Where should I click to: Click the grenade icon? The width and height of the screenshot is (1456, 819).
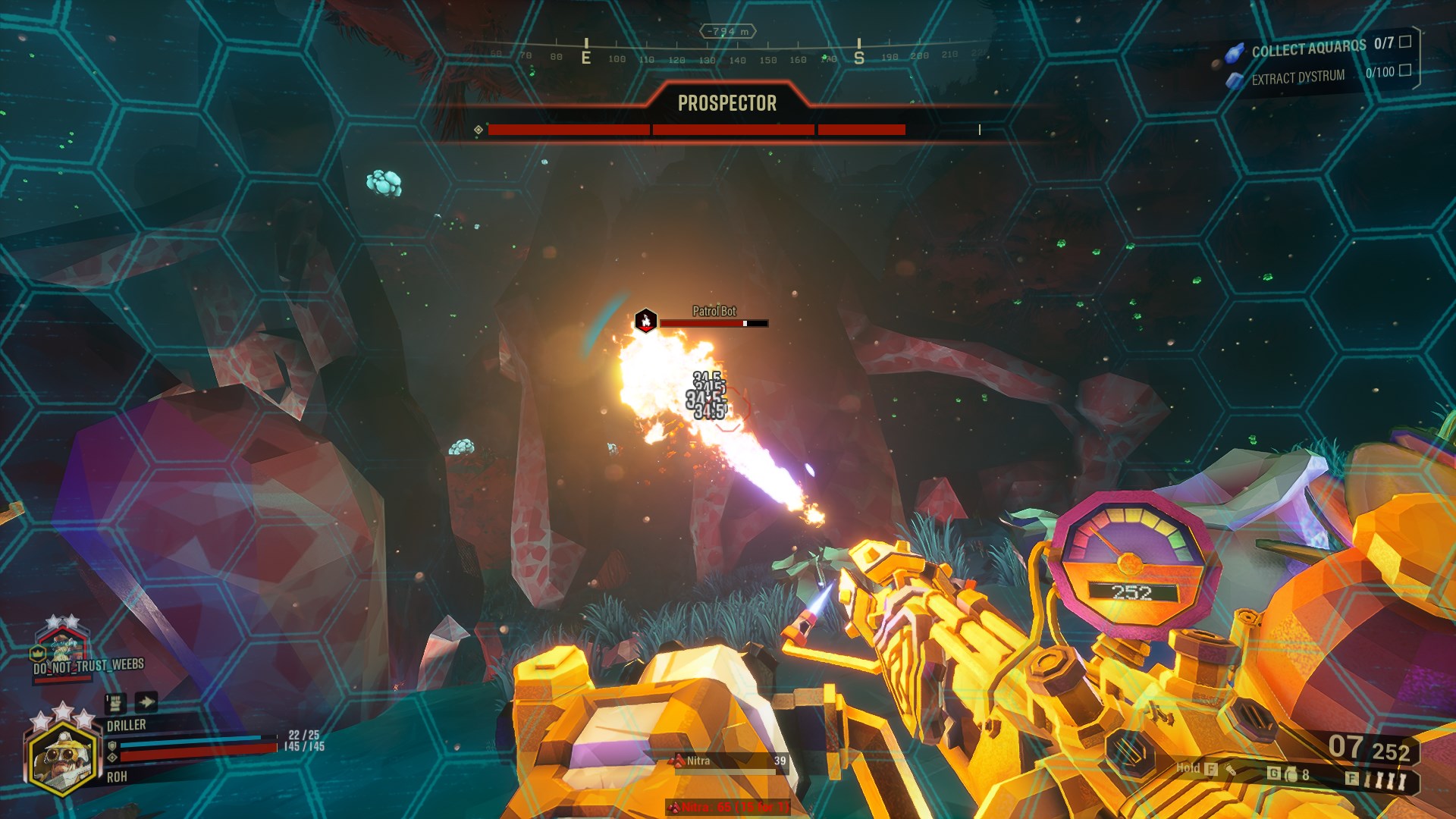[1291, 774]
